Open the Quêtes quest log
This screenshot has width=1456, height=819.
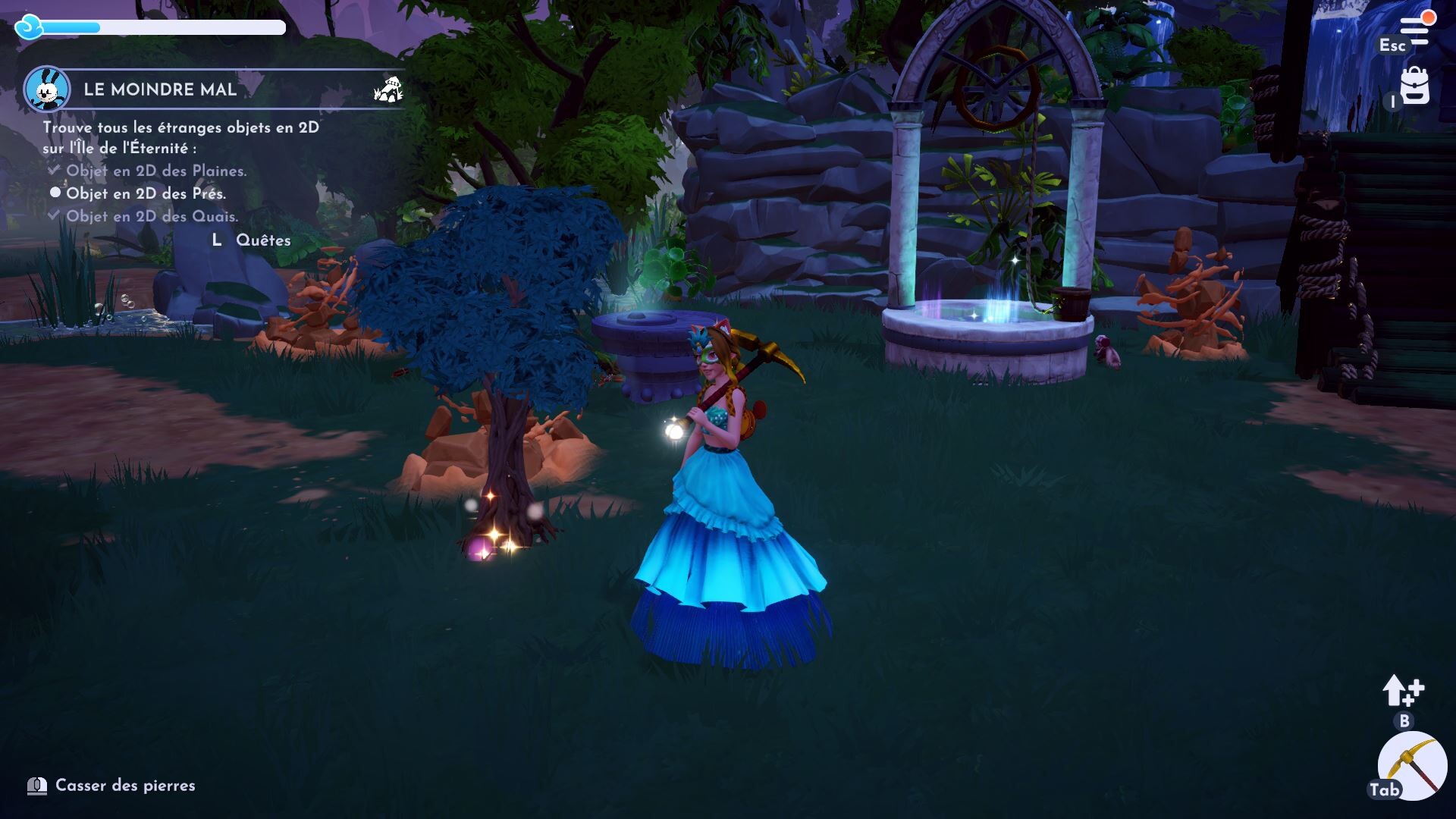[x=262, y=240]
